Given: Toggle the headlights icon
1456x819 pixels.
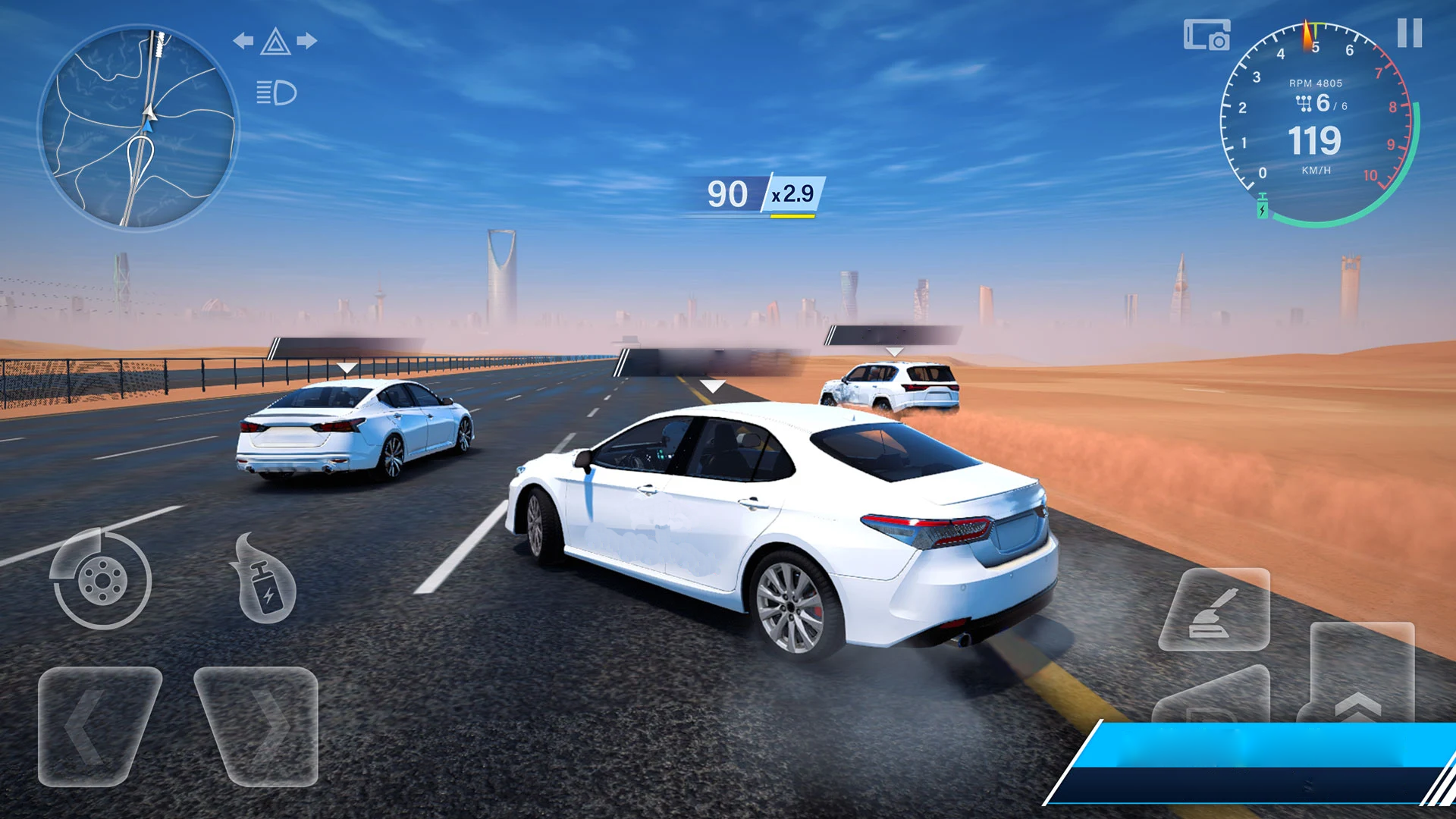Looking at the screenshot, I should pyautogui.click(x=276, y=93).
